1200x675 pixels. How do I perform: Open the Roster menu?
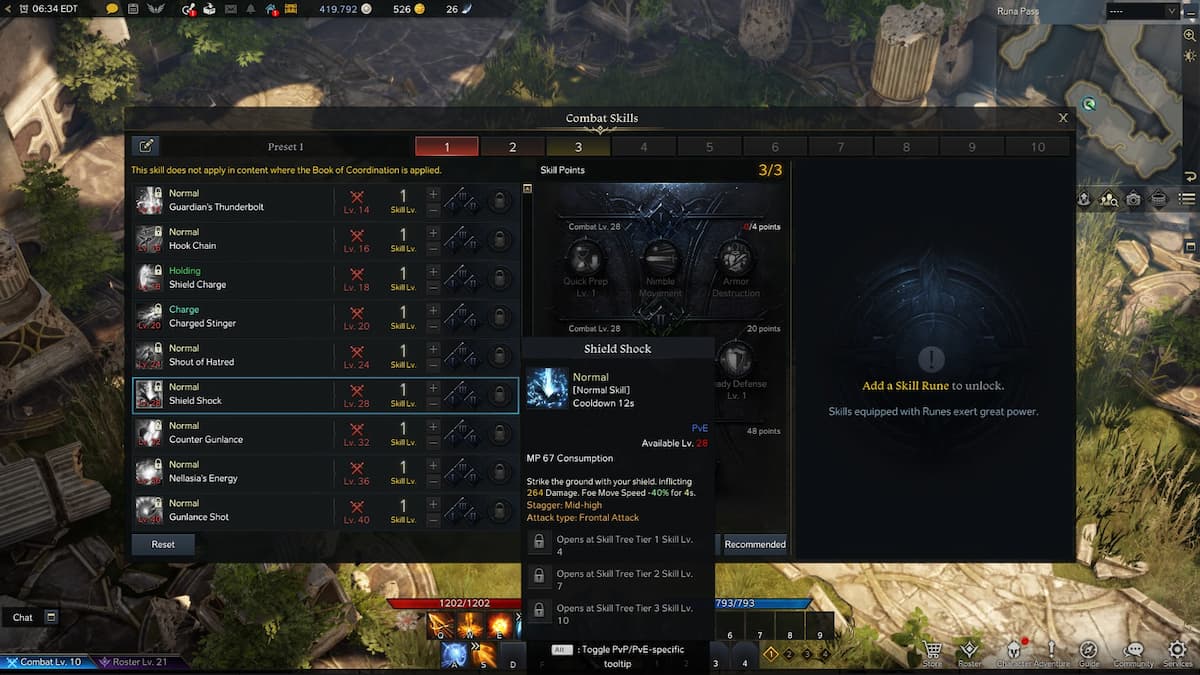pyautogui.click(x=969, y=651)
